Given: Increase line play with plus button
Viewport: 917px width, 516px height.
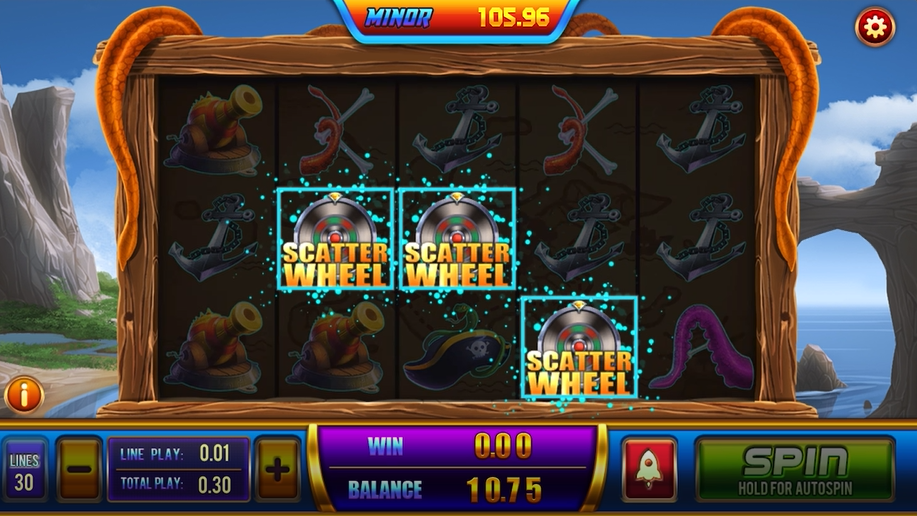Looking at the screenshot, I should (x=277, y=468).
